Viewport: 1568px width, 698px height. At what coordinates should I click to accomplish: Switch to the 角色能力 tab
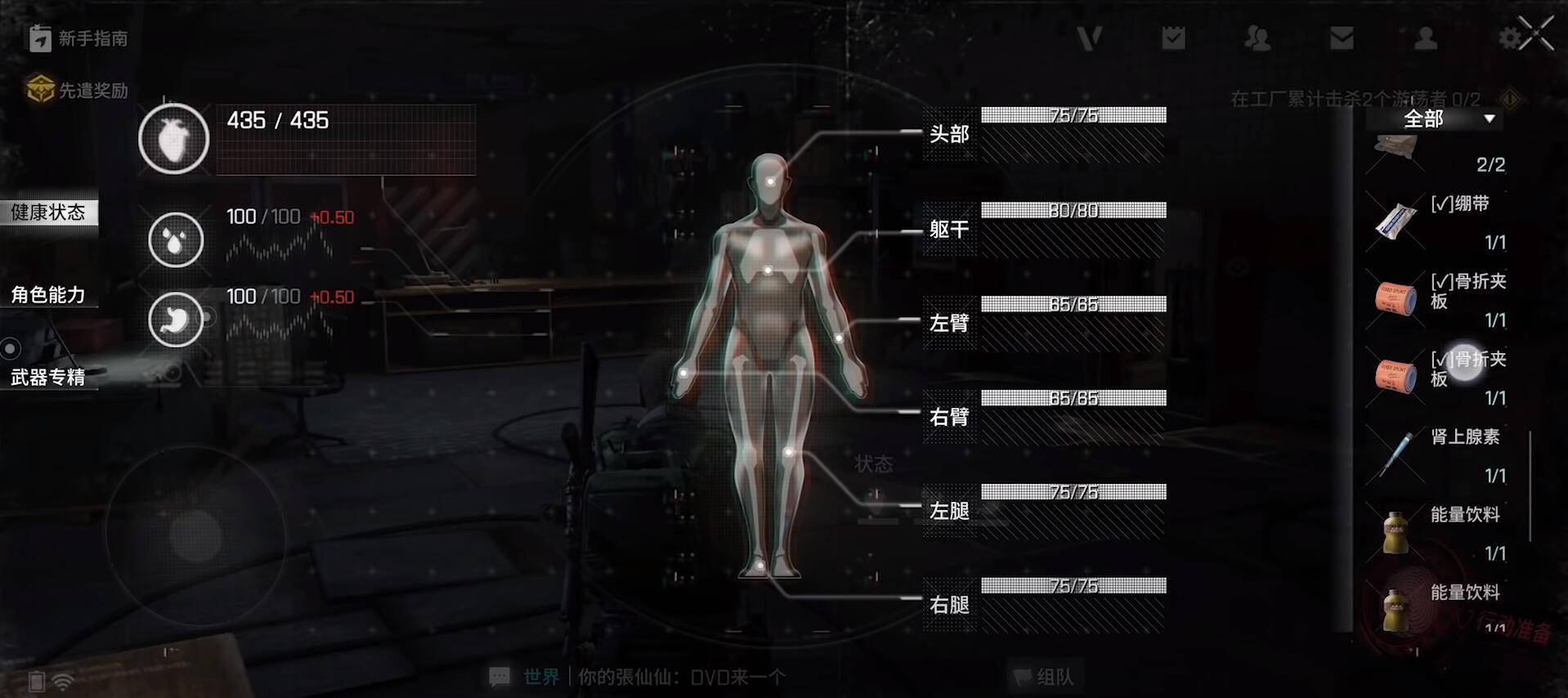click(x=48, y=294)
